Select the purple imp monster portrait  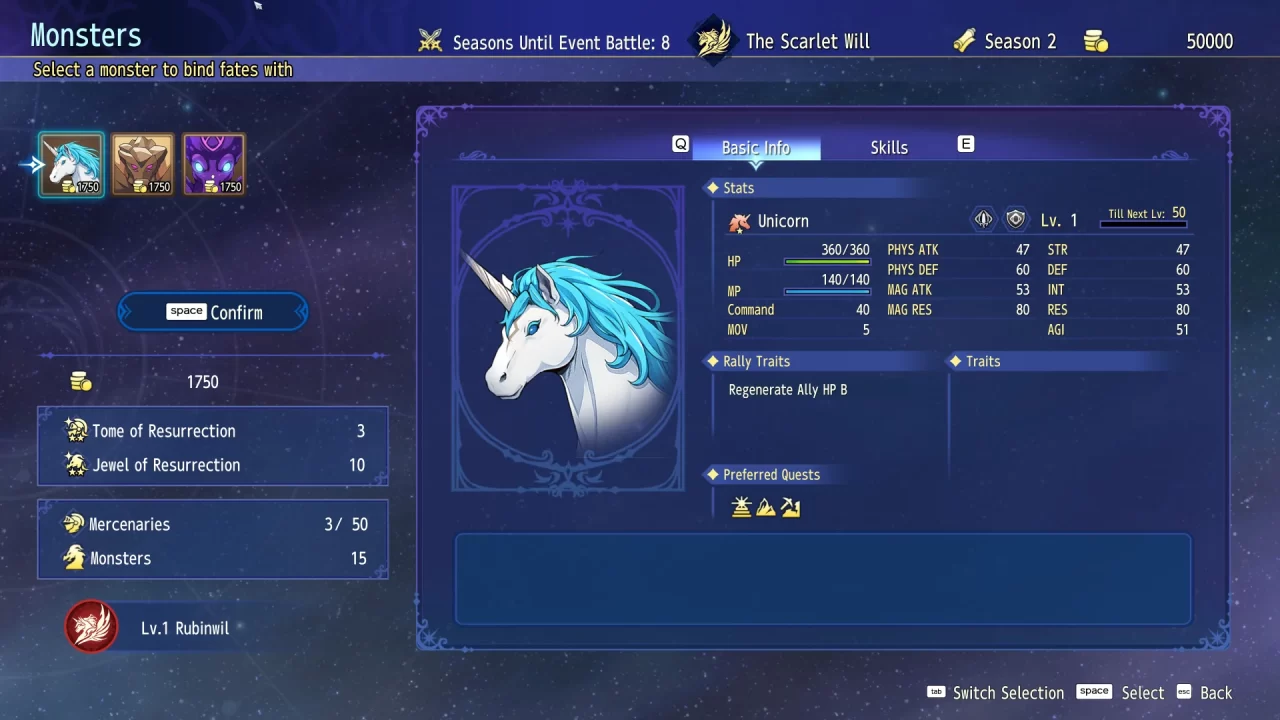[x=214, y=163]
